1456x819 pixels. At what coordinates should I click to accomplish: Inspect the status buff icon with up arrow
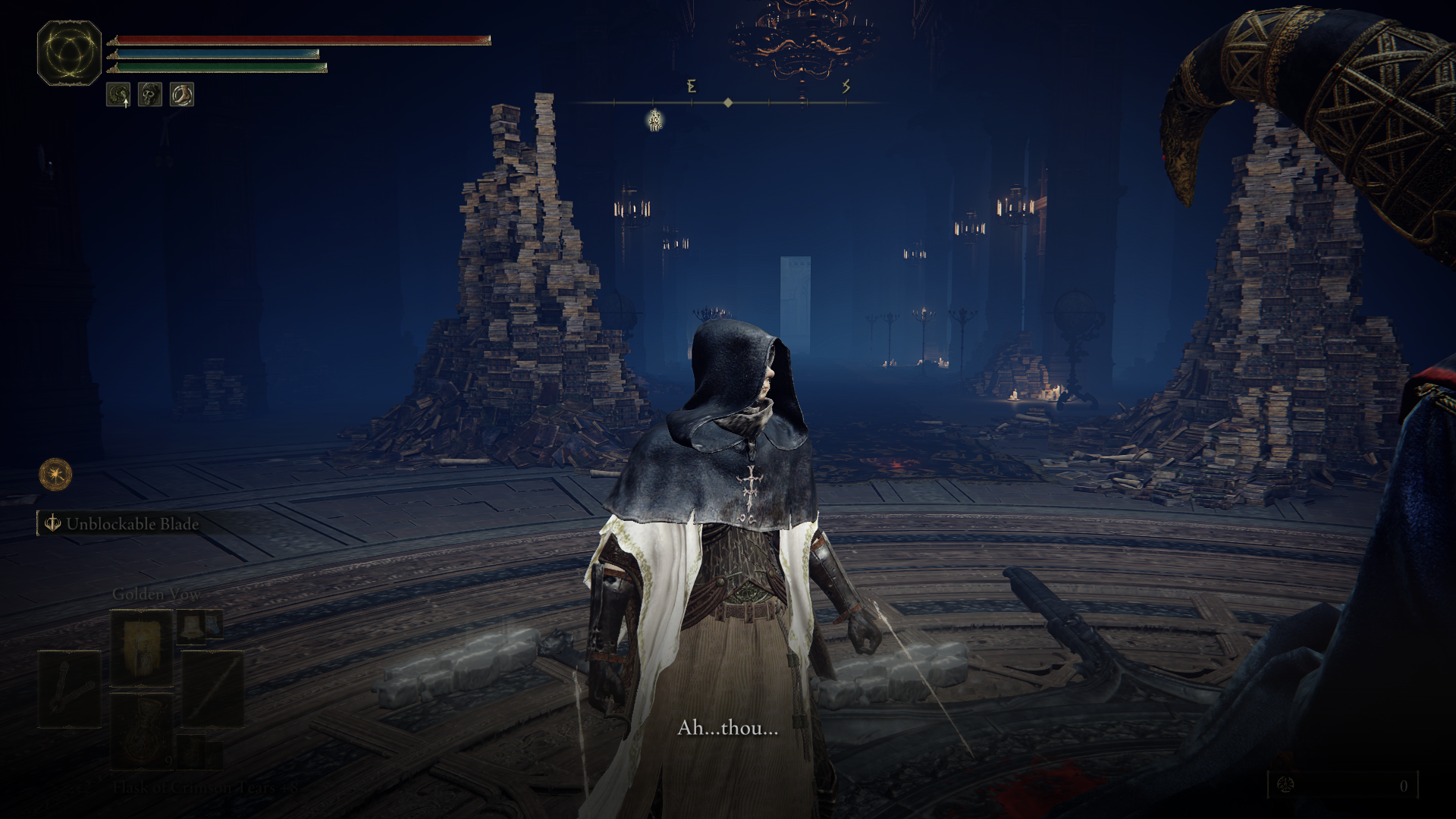pos(118,95)
